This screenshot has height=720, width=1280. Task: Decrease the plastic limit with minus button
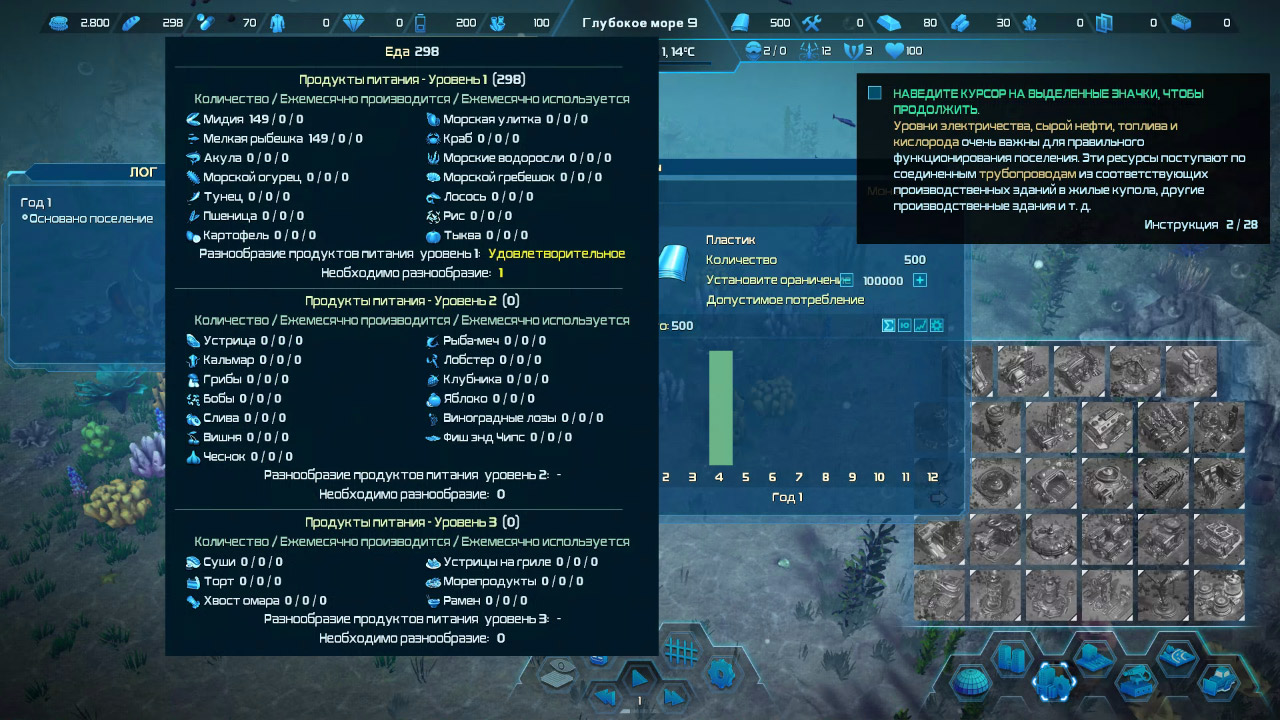tap(846, 280)
